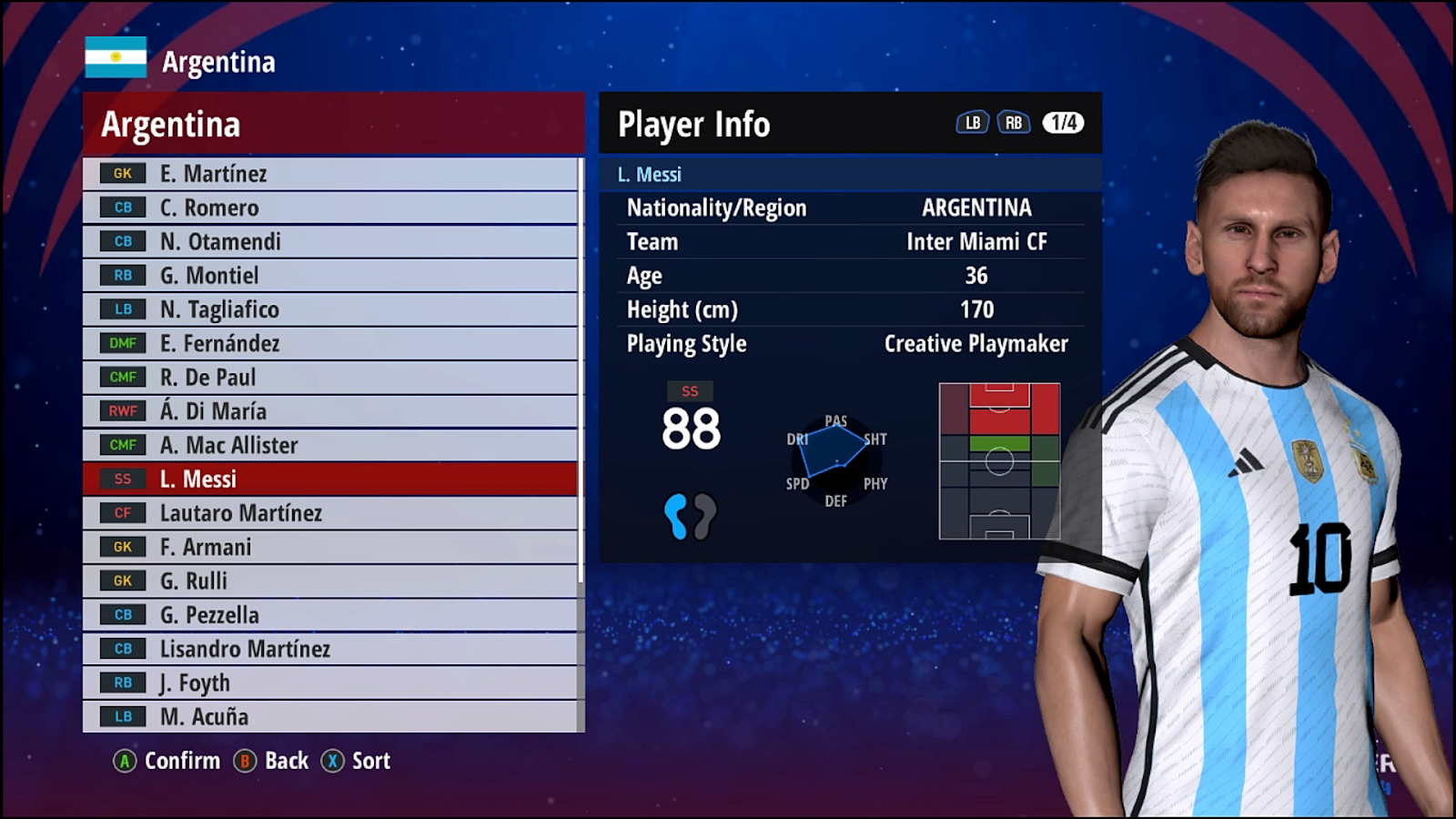Click the Player Info 1/4 page indicator
The height and width of the screenshot is (819, 1456).
[1063, 123]
